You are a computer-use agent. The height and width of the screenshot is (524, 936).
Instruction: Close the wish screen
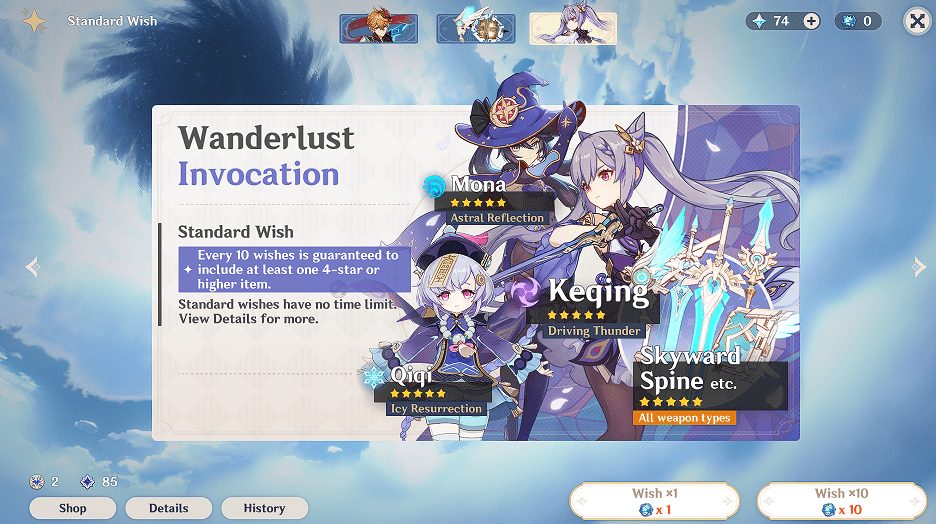pyautogui.click(x=916, y=21)
